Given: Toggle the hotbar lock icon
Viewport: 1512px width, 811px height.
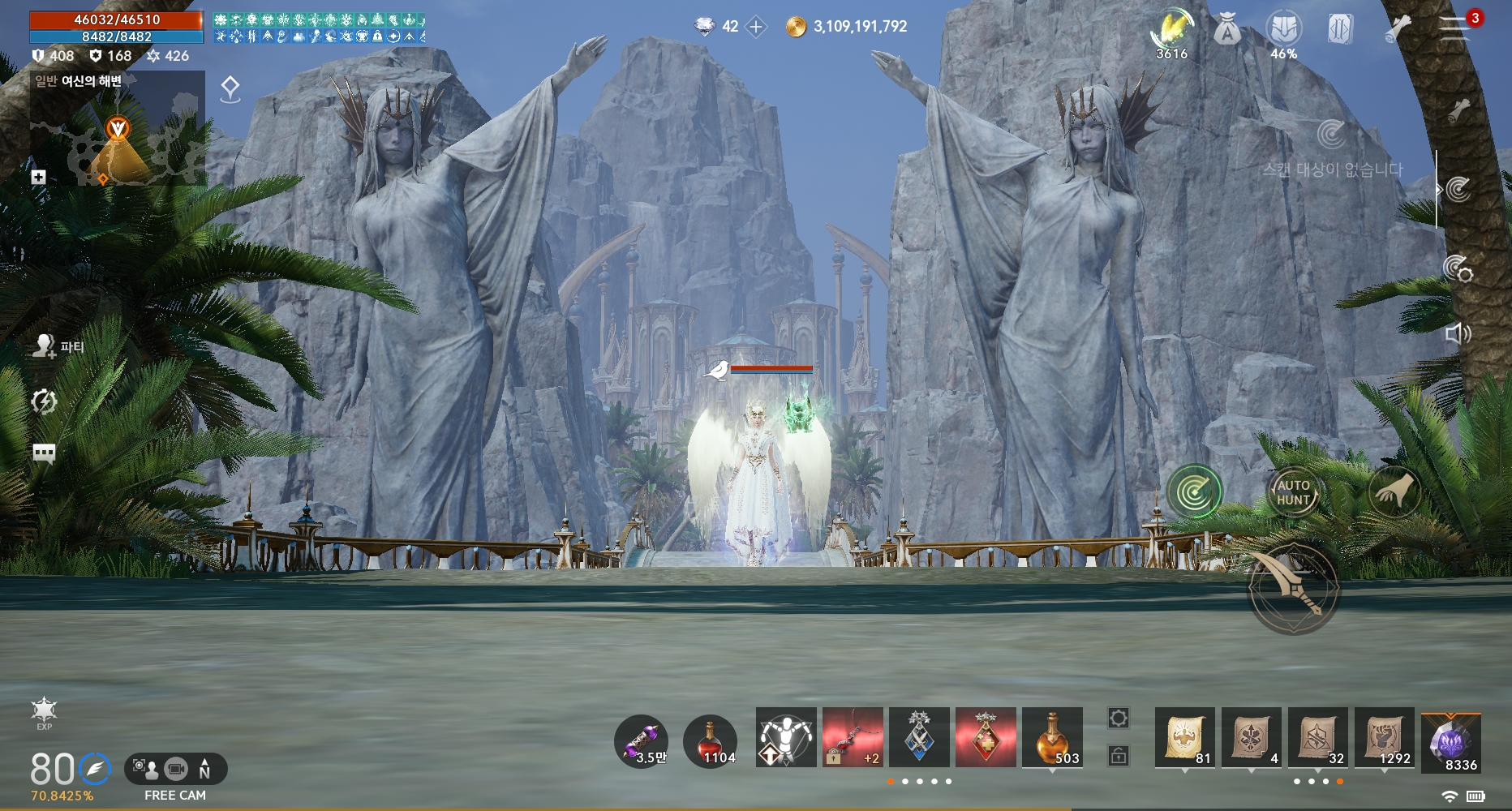Looking at the screenshot, I should coord(1119,756).
